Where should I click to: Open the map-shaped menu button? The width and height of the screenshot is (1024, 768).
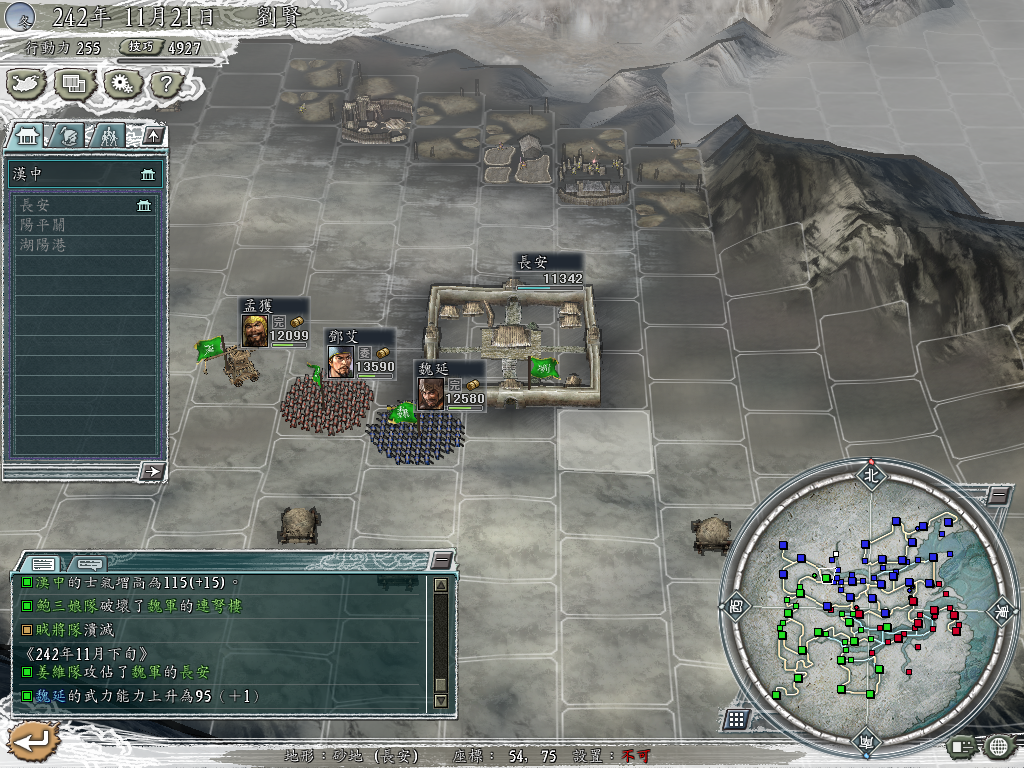[29, 83]
